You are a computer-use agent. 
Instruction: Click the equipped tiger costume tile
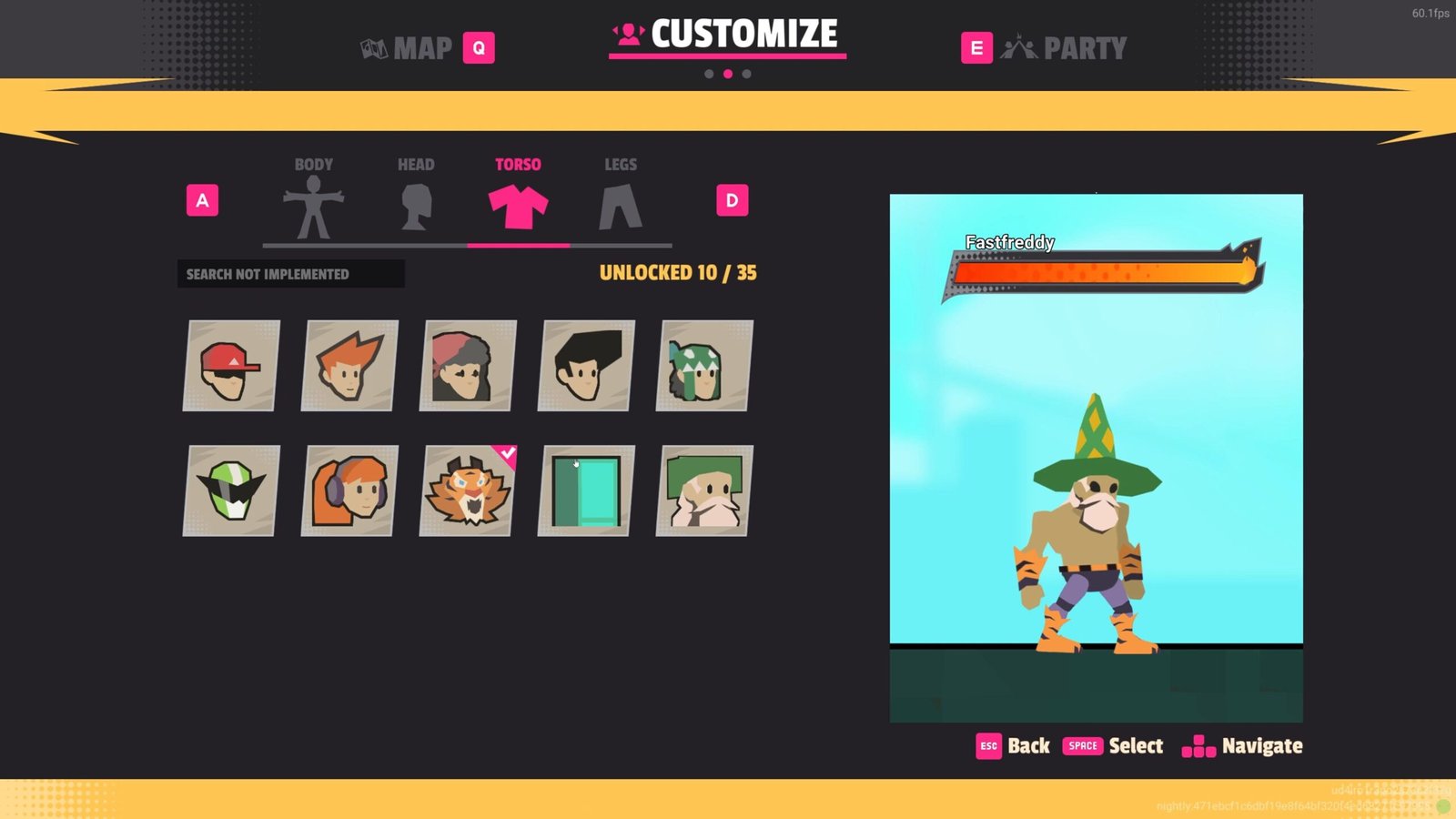[x=468, y=490]
